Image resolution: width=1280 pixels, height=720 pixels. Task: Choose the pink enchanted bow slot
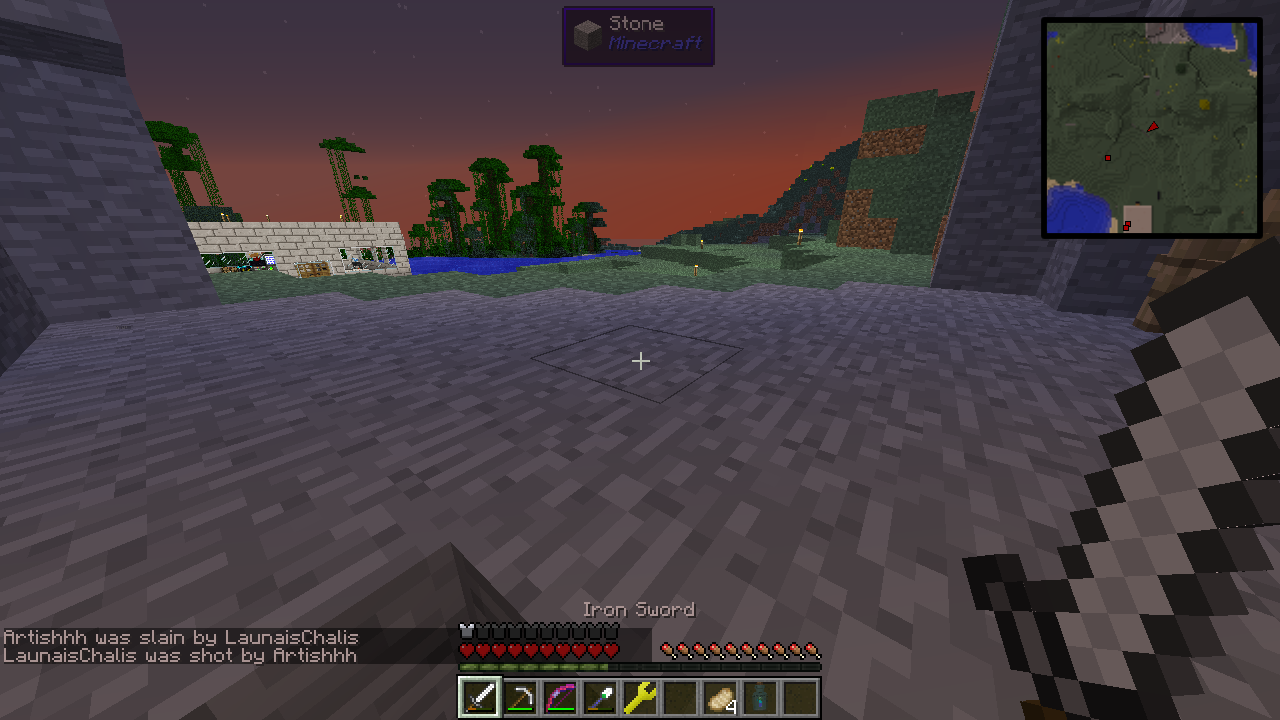tap(559, 697)
